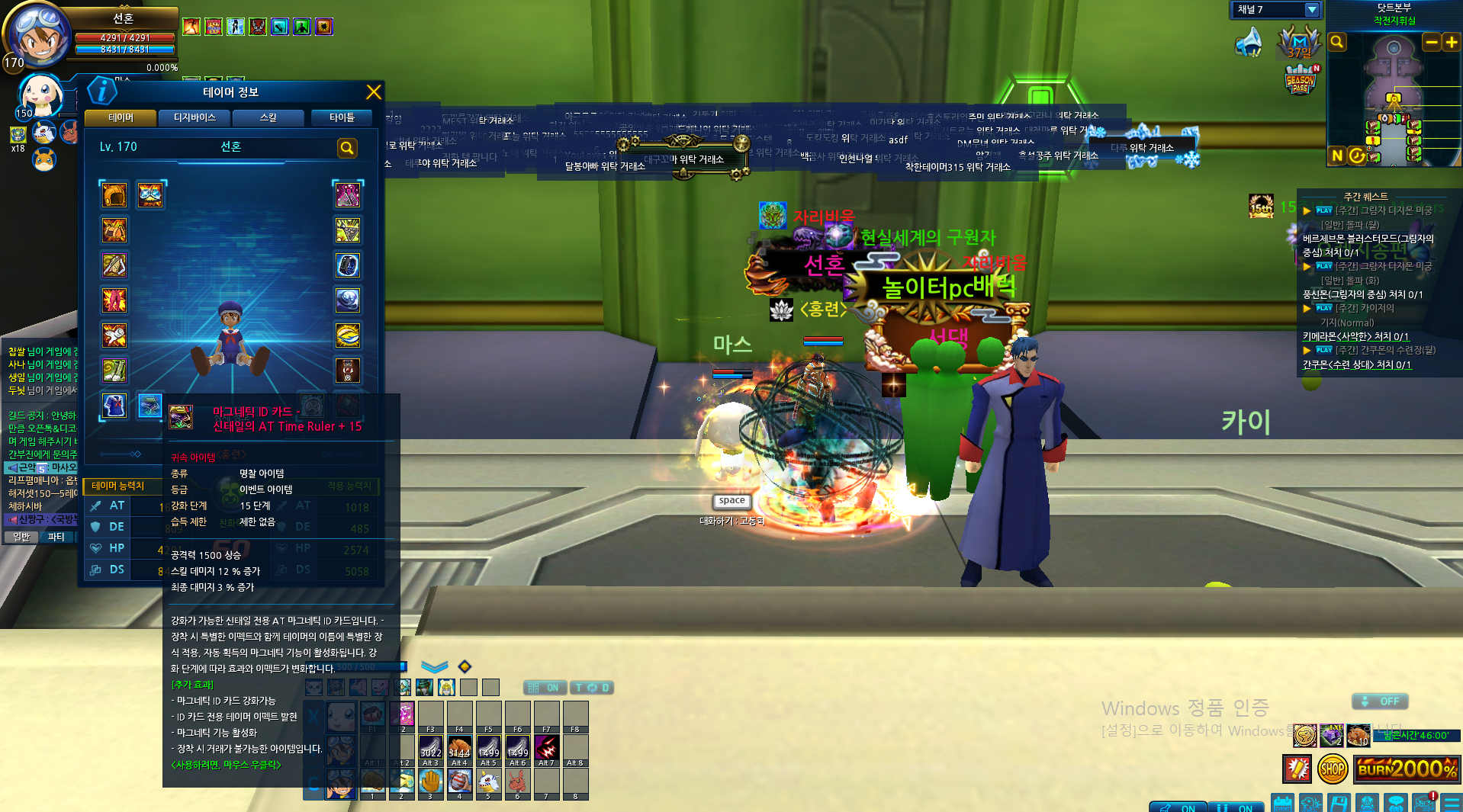Close the 테이머 정보 window

(374, 92)
